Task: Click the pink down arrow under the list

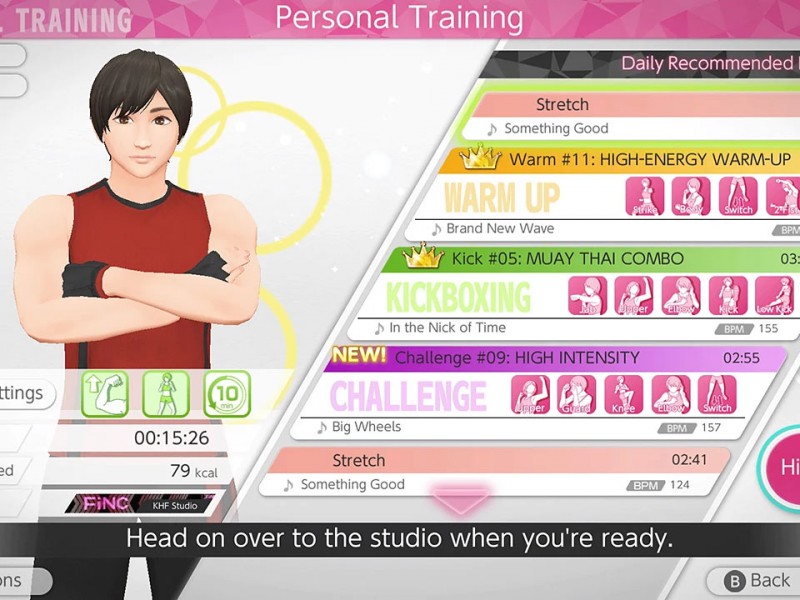Action: point(462,500)
